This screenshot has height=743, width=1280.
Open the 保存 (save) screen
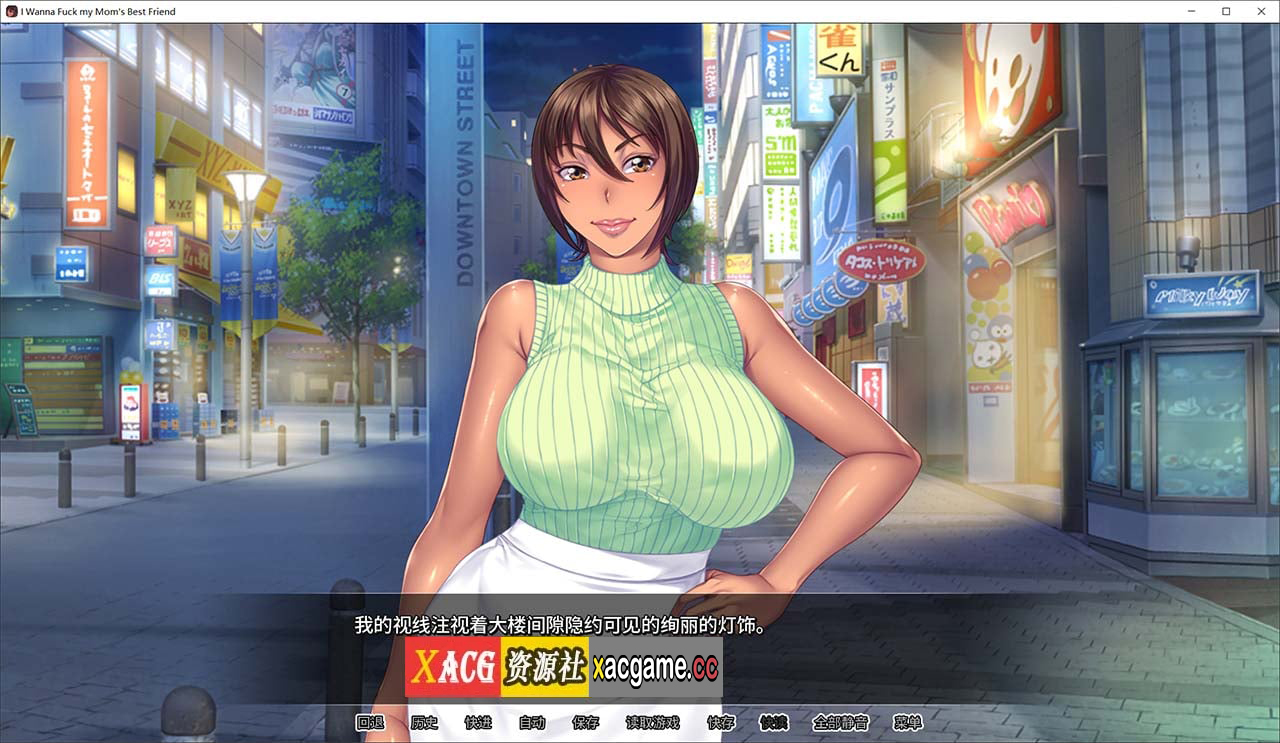pos(586,723)
